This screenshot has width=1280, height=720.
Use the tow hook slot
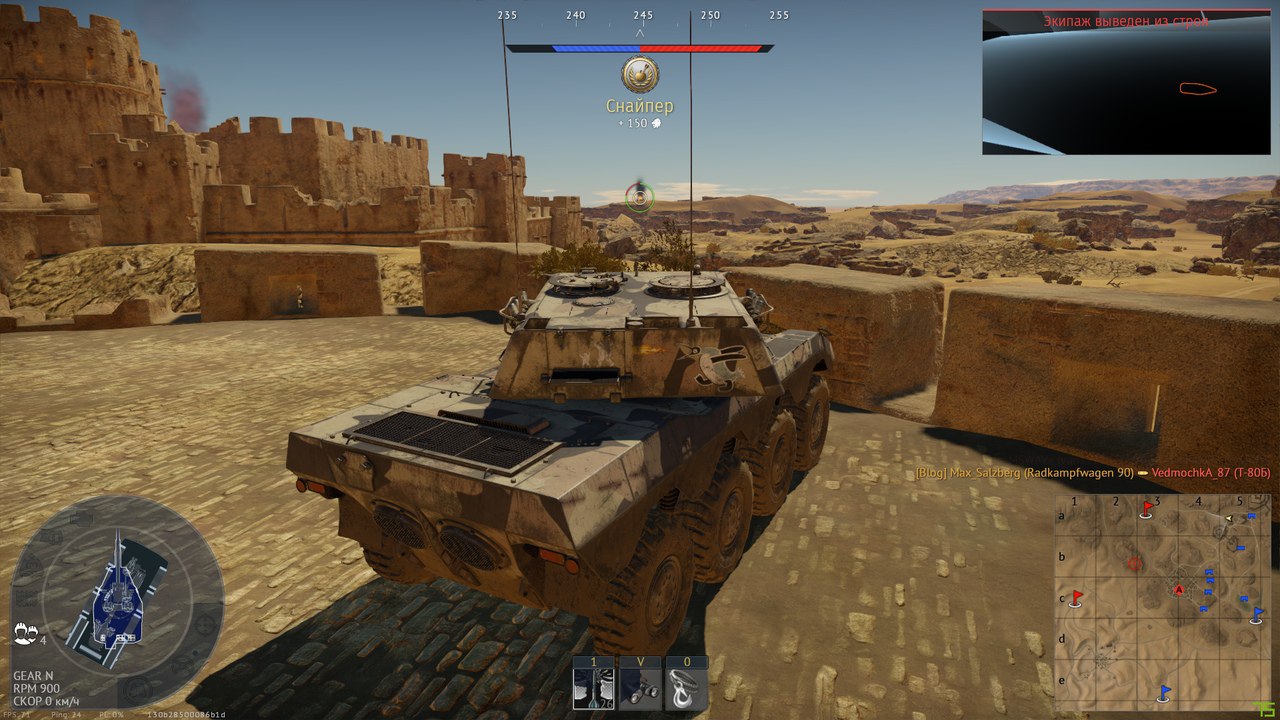click(x=686, y=689)
